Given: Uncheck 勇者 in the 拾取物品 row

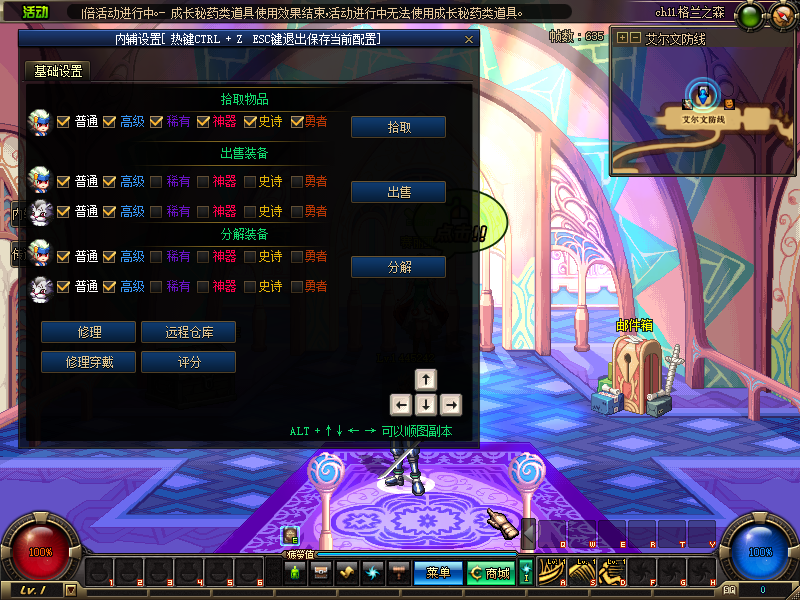Looking at the screenshot, I should (297, 122).
